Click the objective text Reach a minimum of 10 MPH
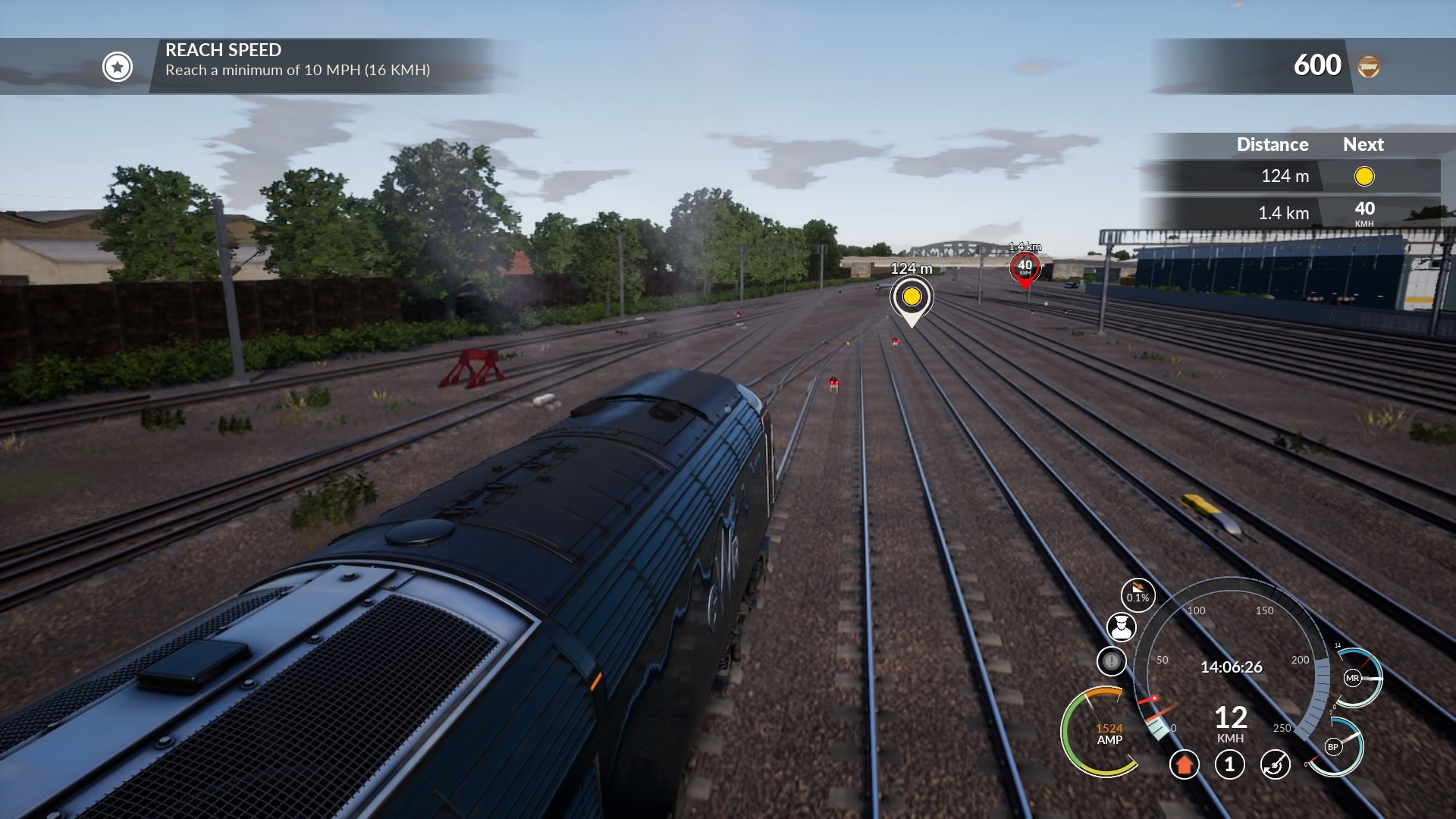This screenshot has height=819, width=1456. [299, 73]
